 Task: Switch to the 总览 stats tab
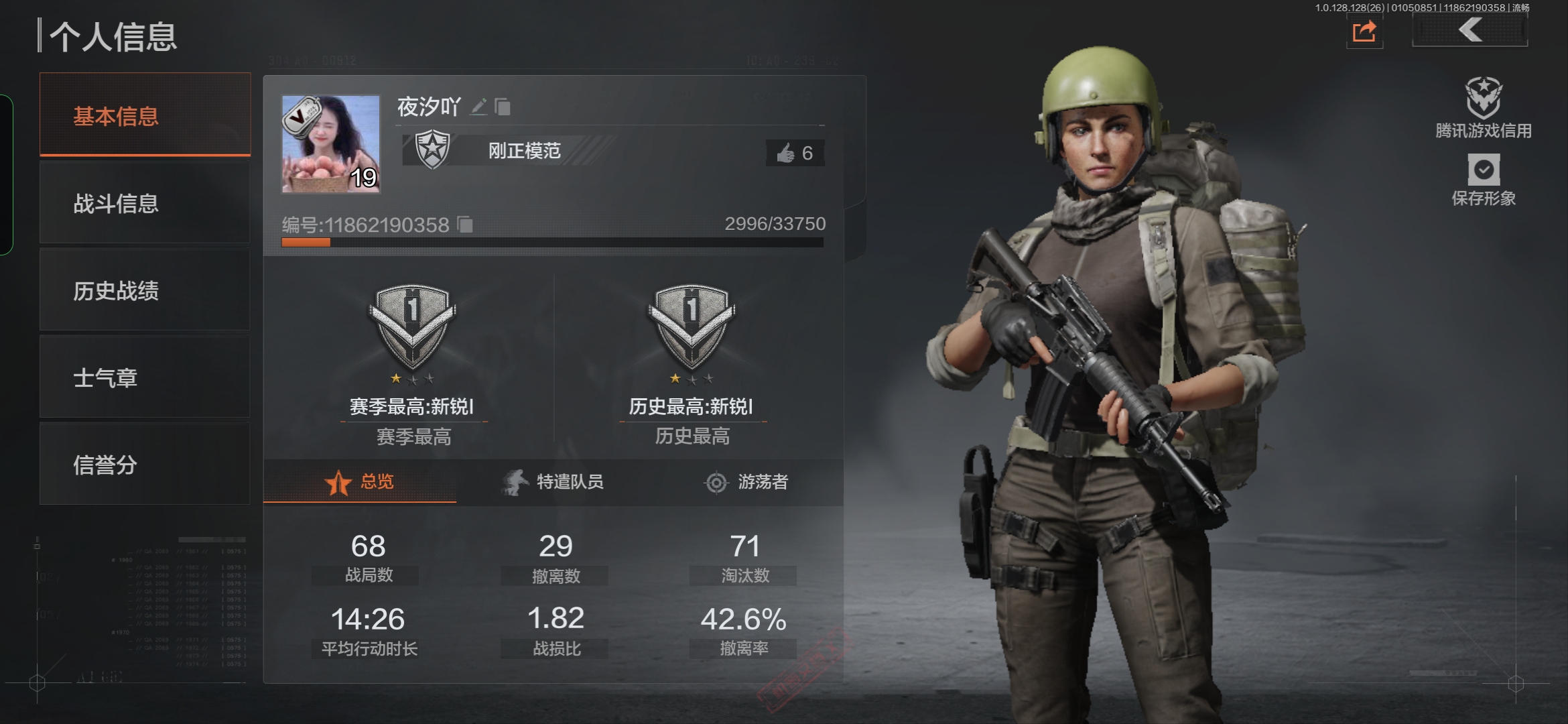point(360,482)
